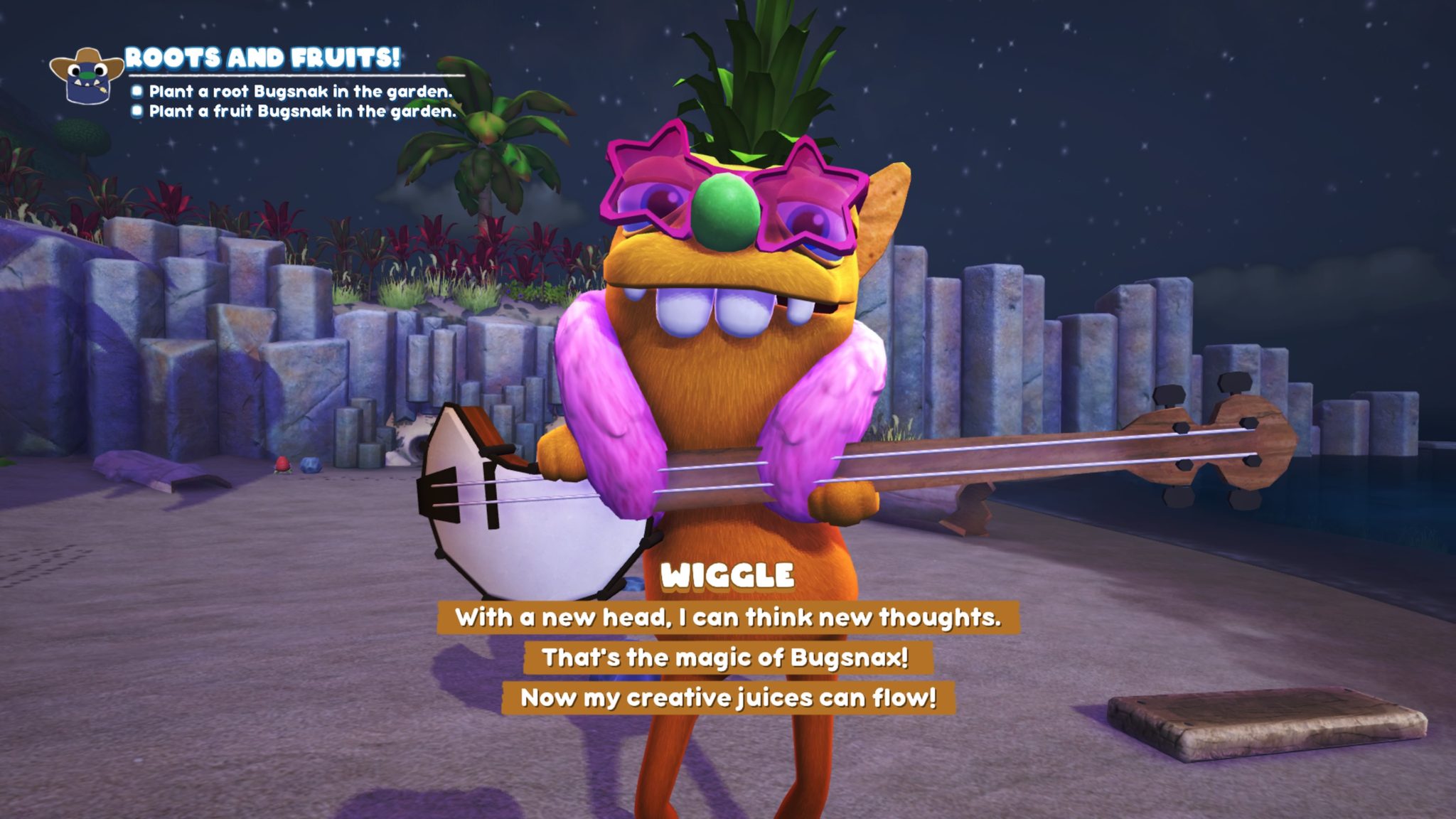Click the cowboy-hat character portrait in quest tracker

tap(87, 76)
